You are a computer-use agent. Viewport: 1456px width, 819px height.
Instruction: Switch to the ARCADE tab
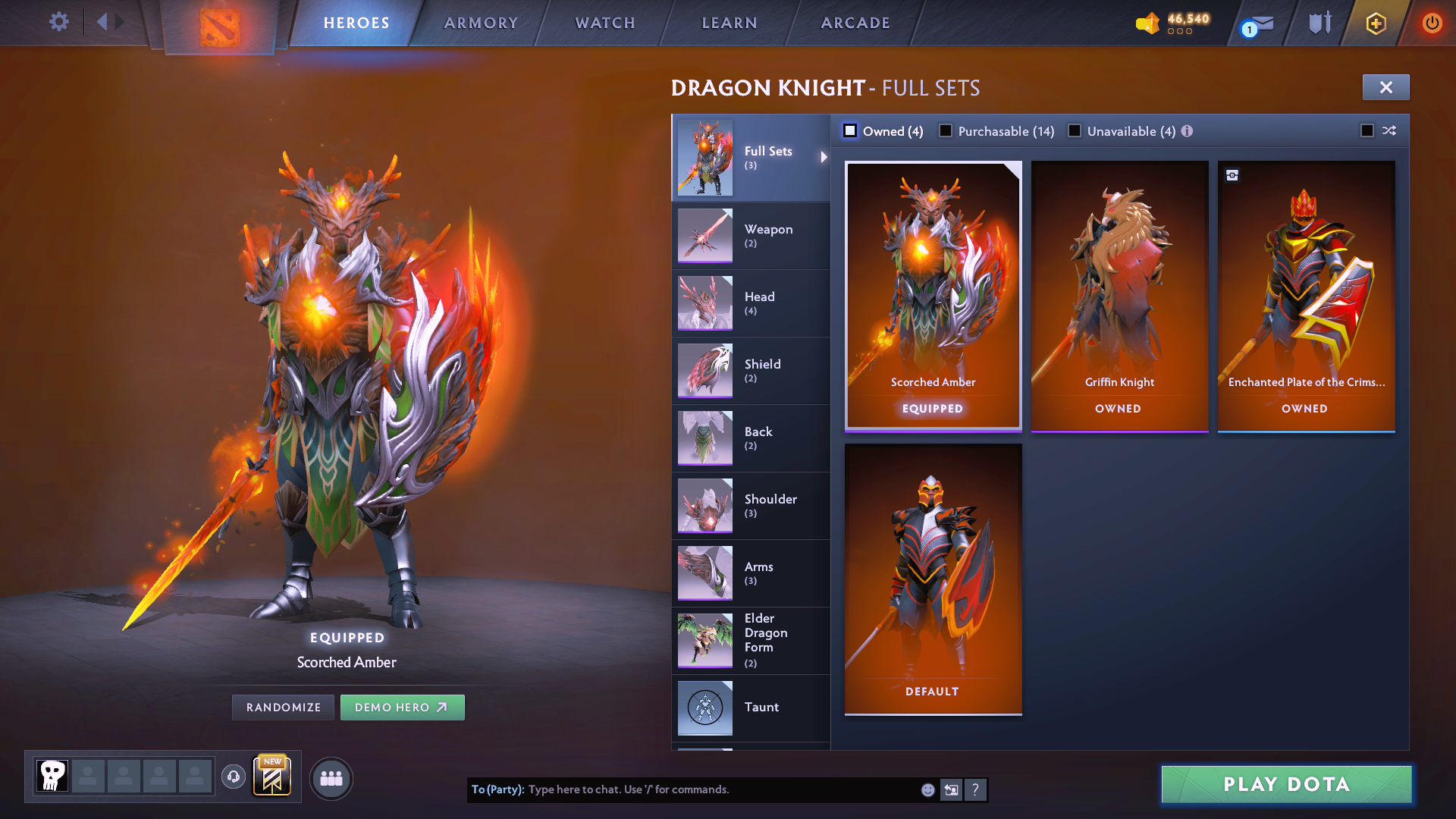(x=855, y=23)
